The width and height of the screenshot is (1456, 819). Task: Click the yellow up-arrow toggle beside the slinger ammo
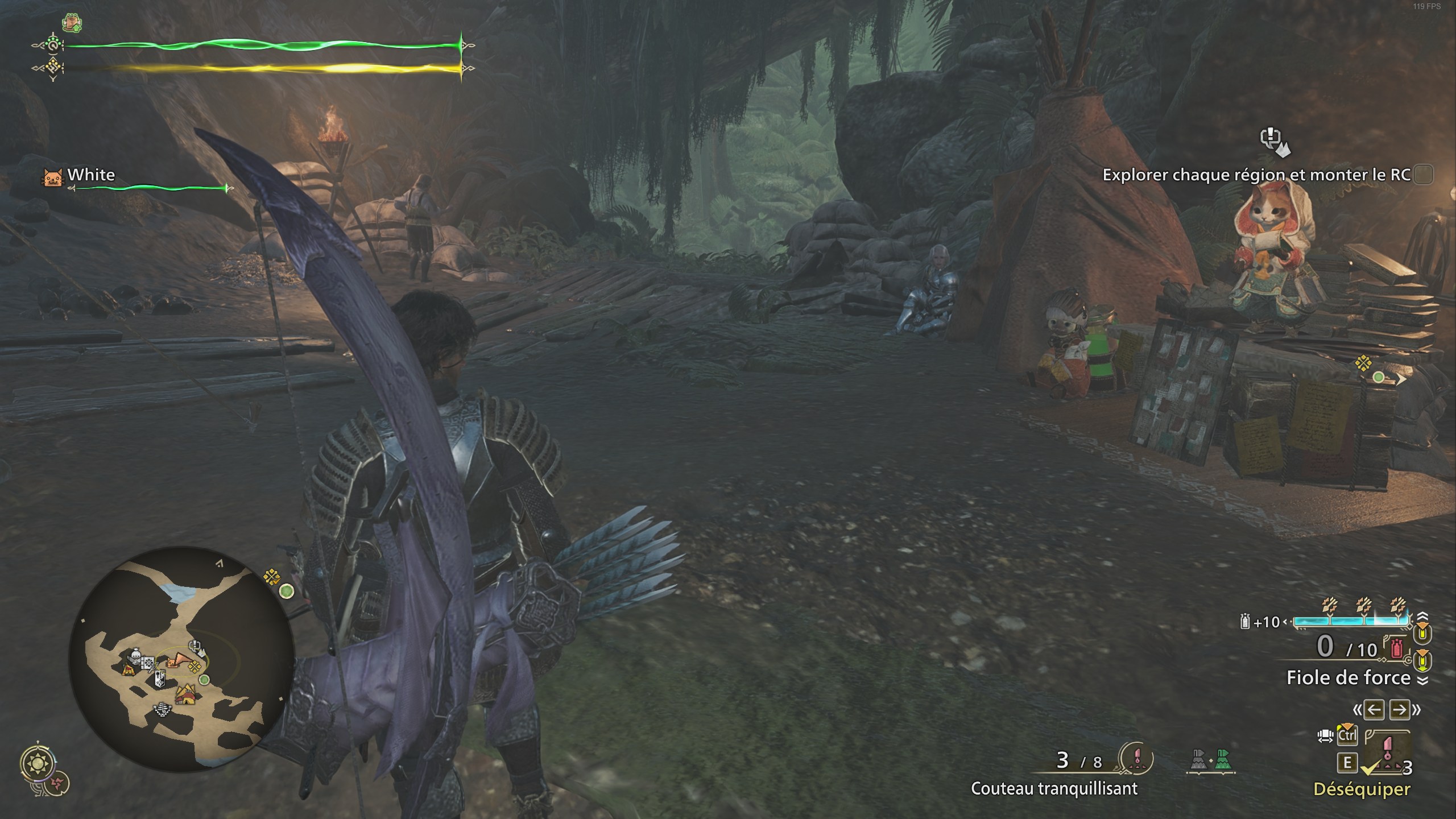click(x=1422, y=634)
